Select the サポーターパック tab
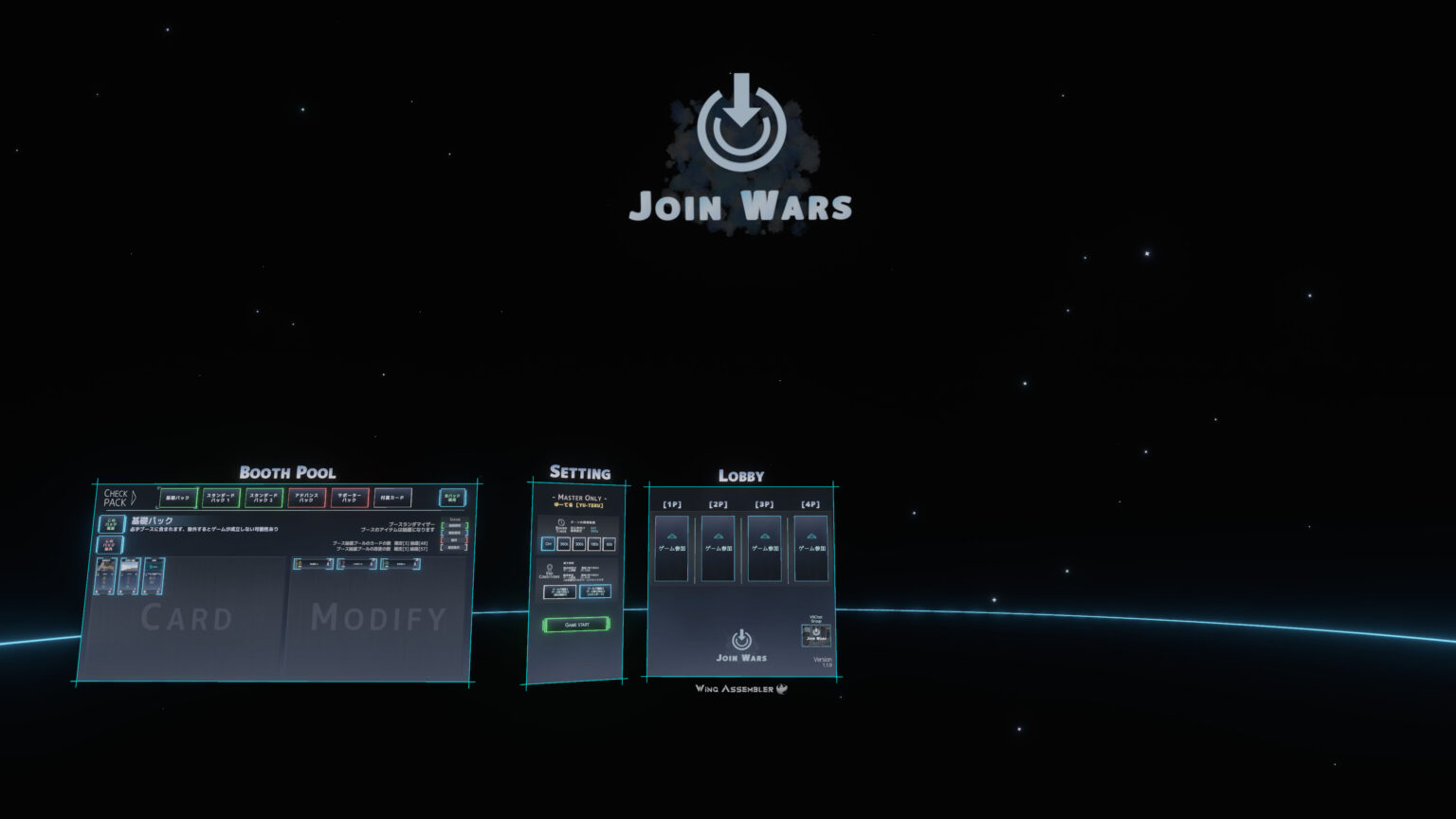The height and width of the screenshot is (819, 1456). (349, 498)
